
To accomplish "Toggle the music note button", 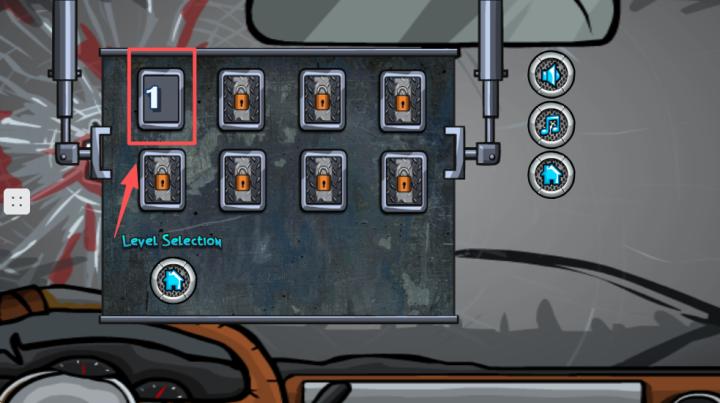I will pos(551,124).
